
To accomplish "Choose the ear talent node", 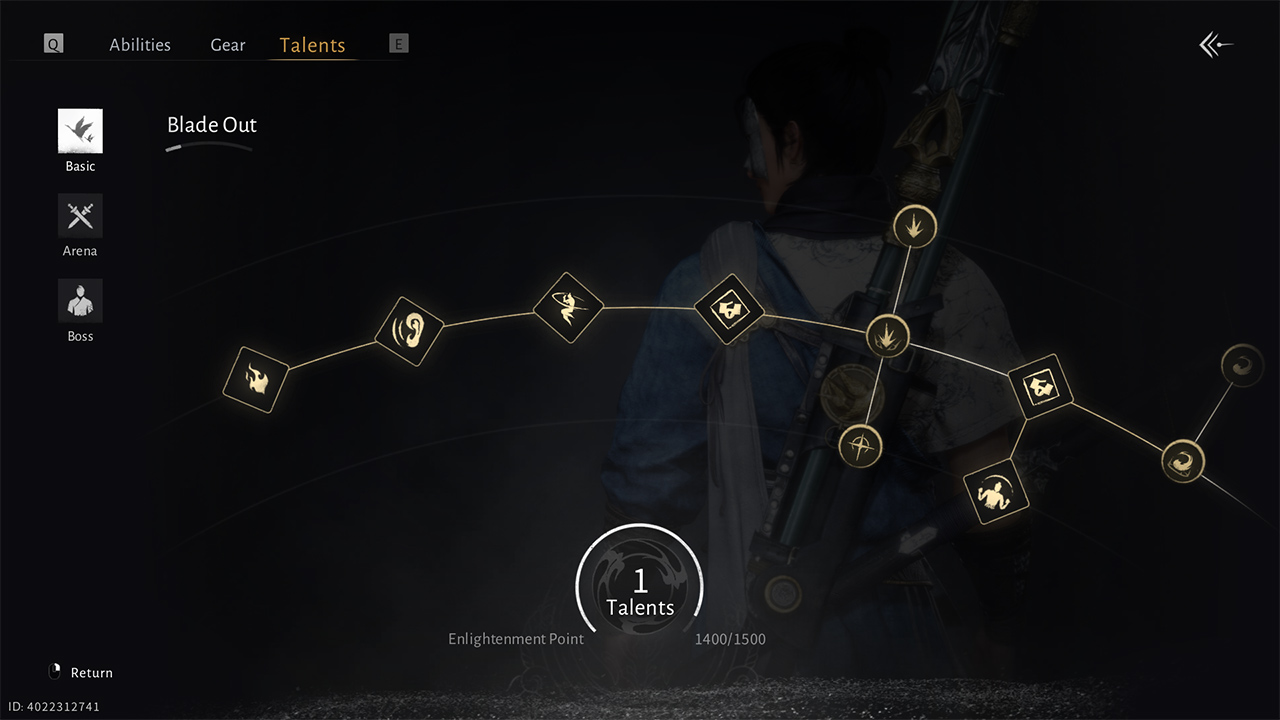I will pyautogui.click(x=409, y=331).
